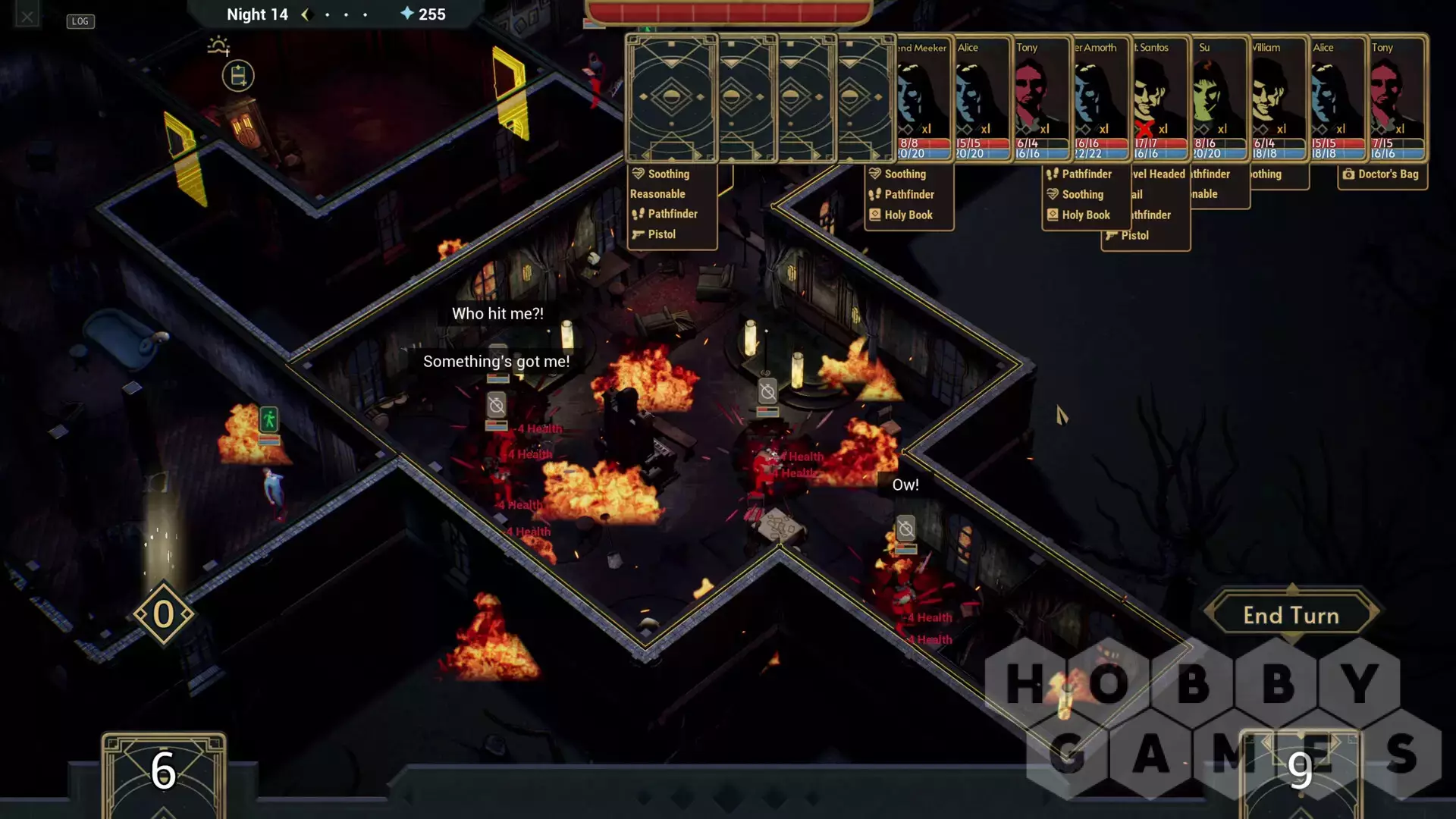Select the Santos card marked with red X
Image resolution: width=1456 pixels, height=819 pixels.
(x=1159, y=99)
